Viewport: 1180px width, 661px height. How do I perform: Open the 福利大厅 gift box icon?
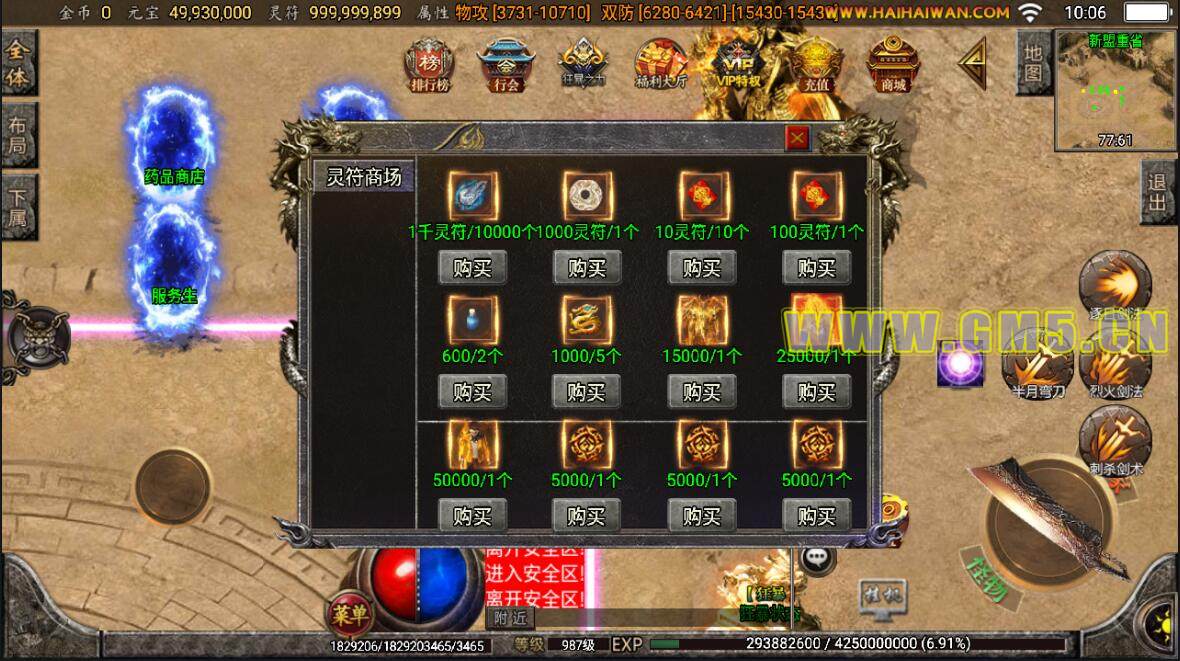click(x=661, y=66)
